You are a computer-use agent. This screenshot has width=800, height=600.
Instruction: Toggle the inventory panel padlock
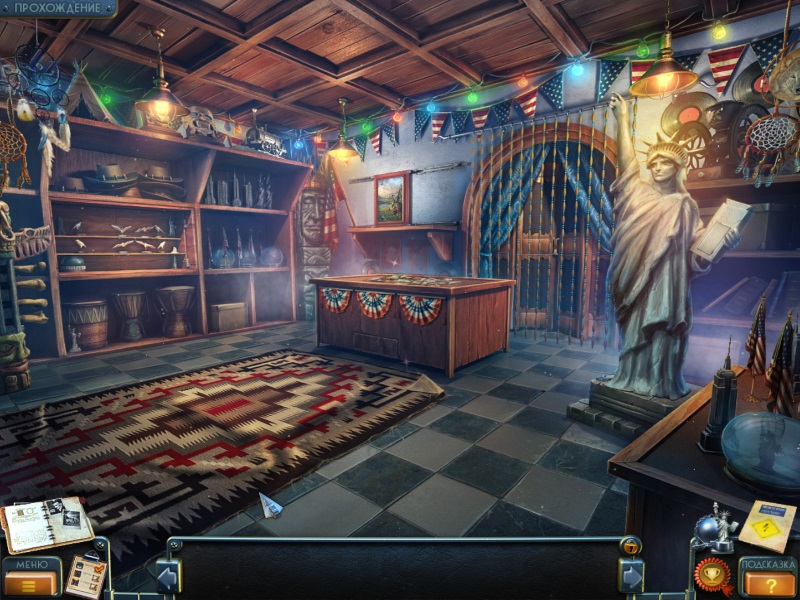(631, 546)
